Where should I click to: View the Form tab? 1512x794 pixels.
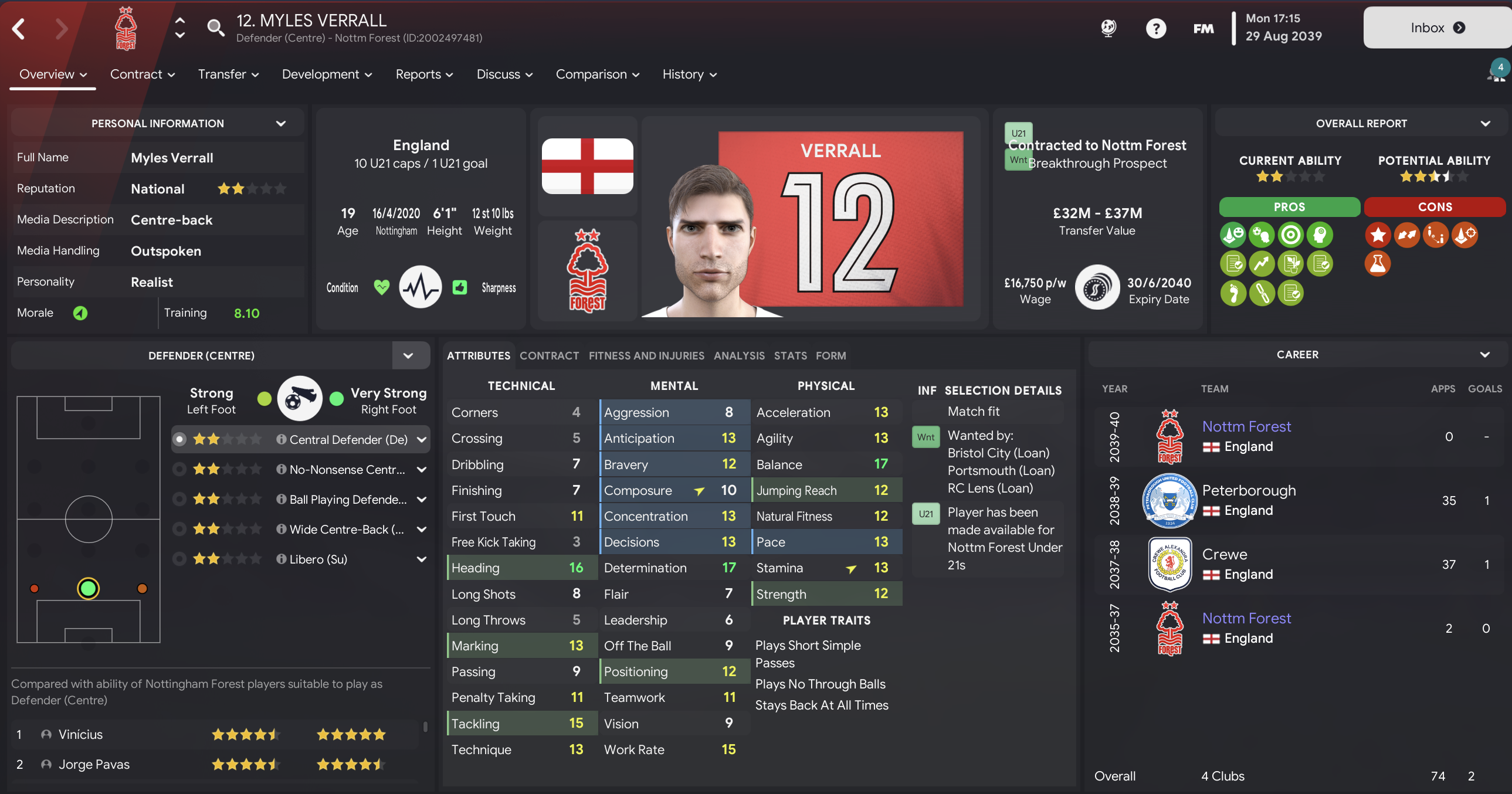(830, 355)
